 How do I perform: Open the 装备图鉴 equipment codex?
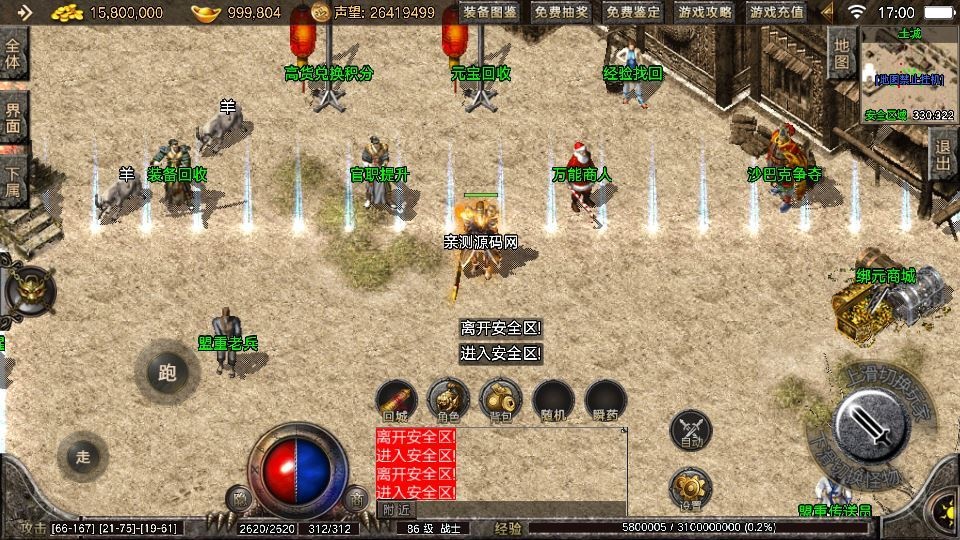[x=490, y=13]
